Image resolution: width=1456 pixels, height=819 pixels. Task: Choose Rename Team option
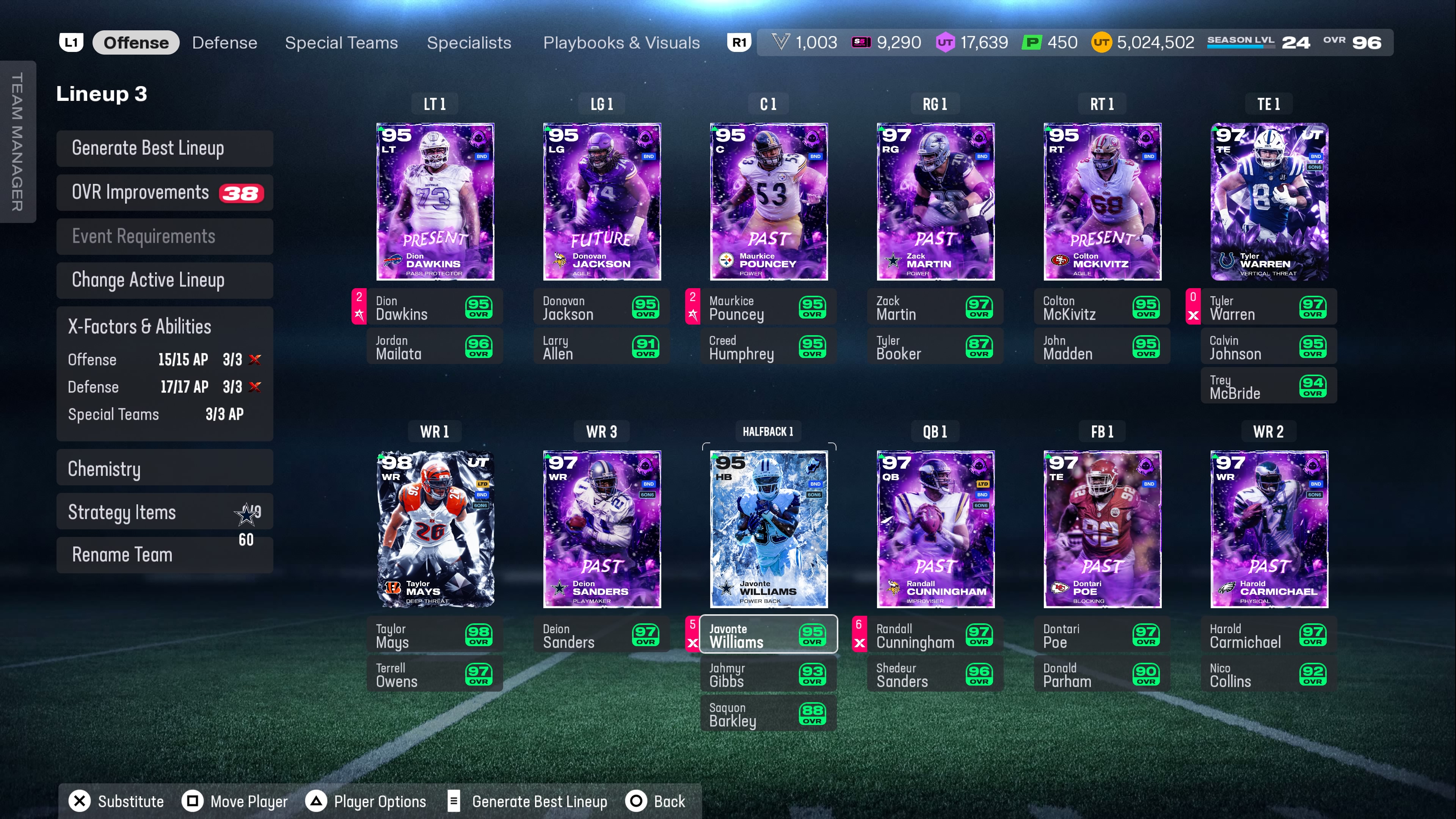coord(165,555)
